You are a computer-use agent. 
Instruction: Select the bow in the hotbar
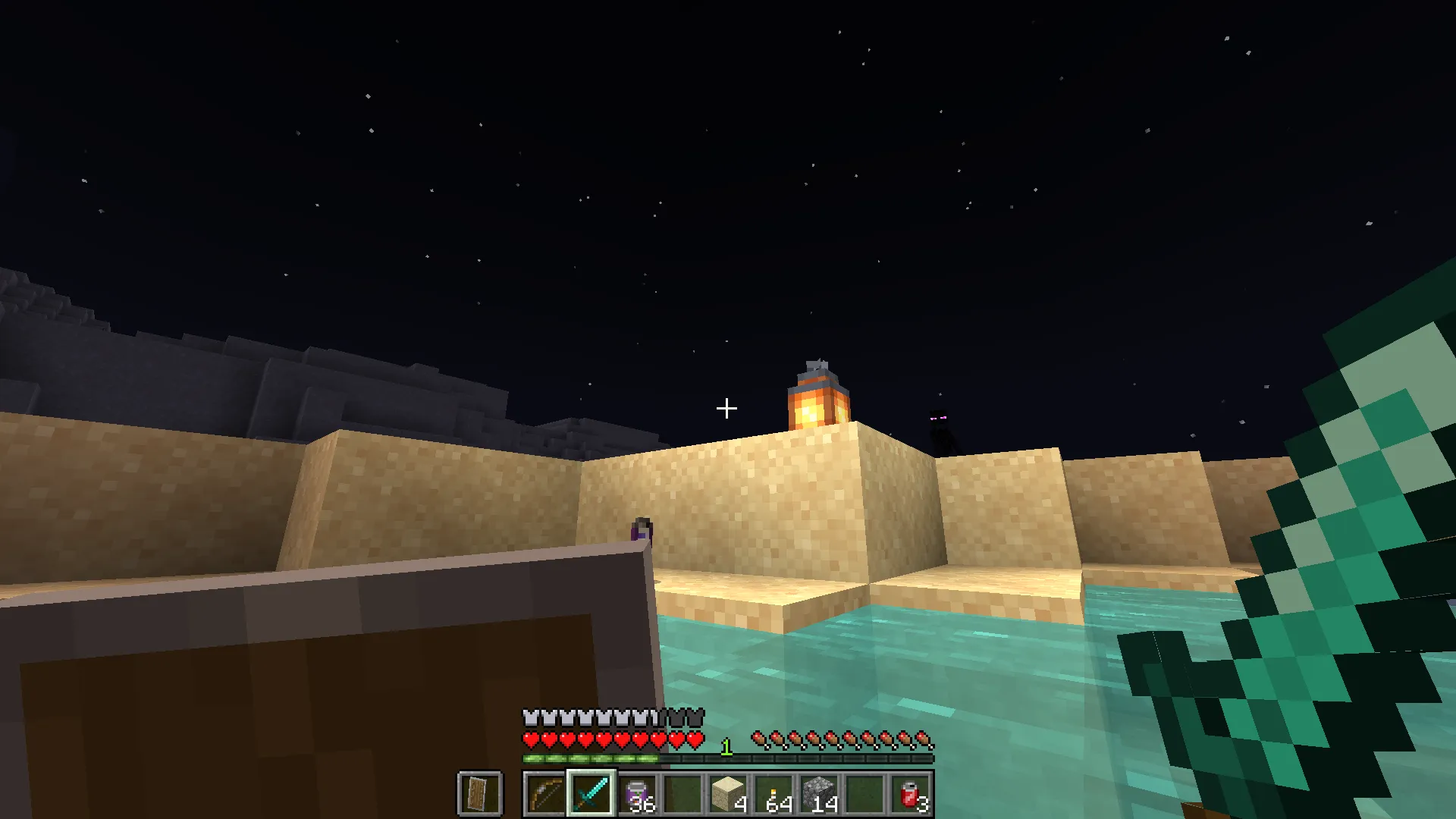(543, 794)
